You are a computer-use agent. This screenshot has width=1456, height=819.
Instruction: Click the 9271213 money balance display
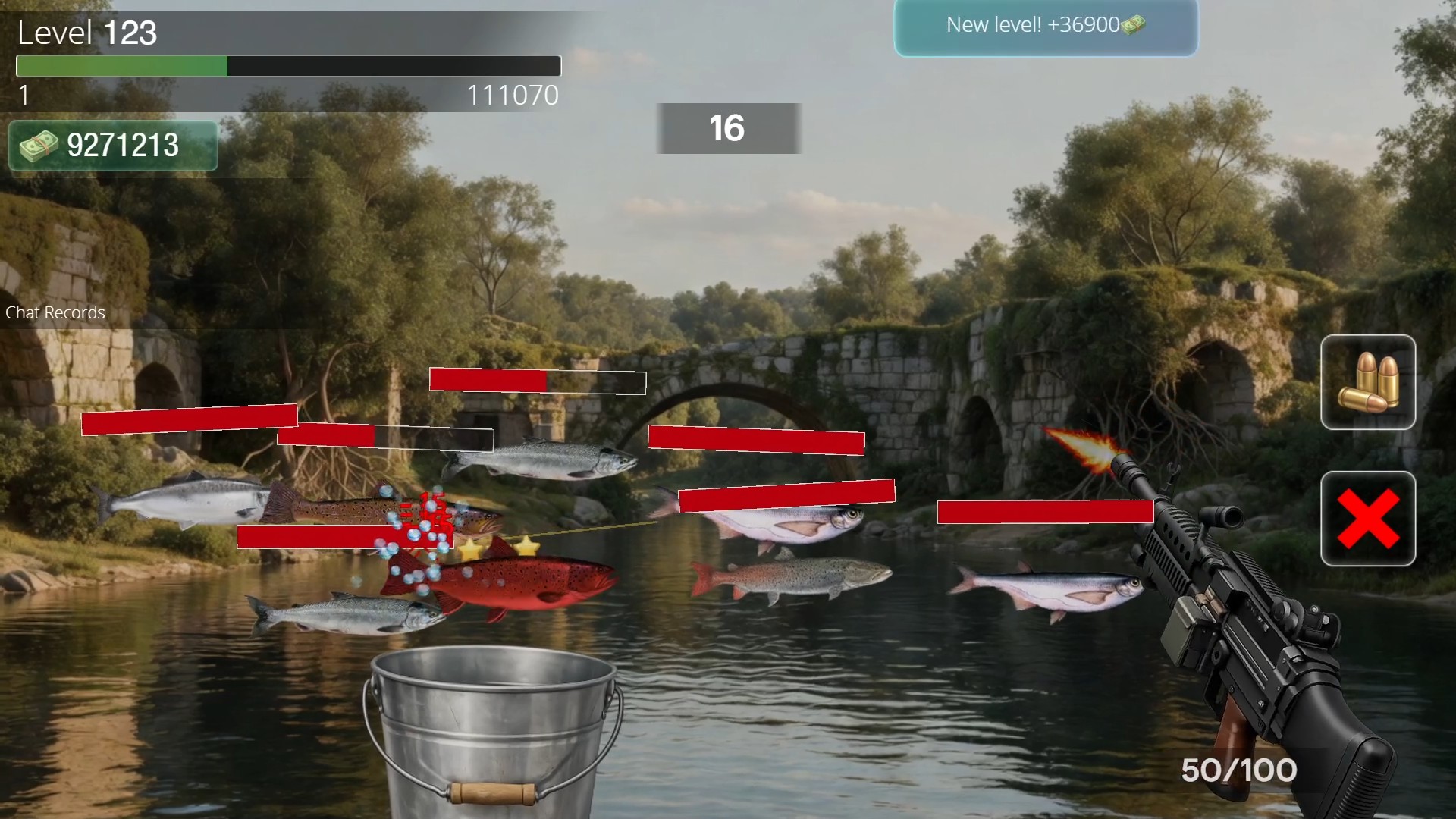click(x=112, y=144)
